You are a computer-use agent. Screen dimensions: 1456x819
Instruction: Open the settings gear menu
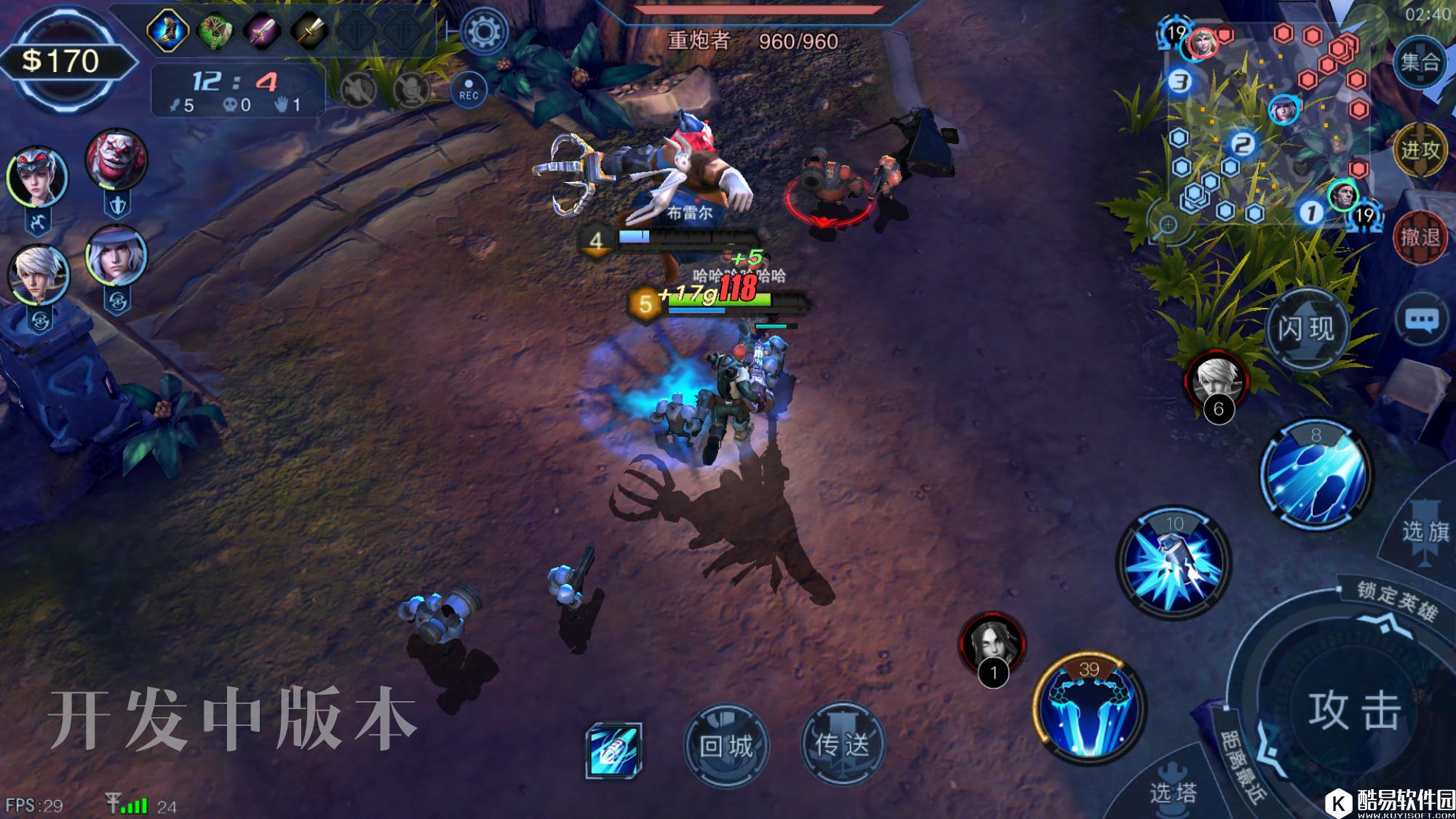(x=484, y=32)
